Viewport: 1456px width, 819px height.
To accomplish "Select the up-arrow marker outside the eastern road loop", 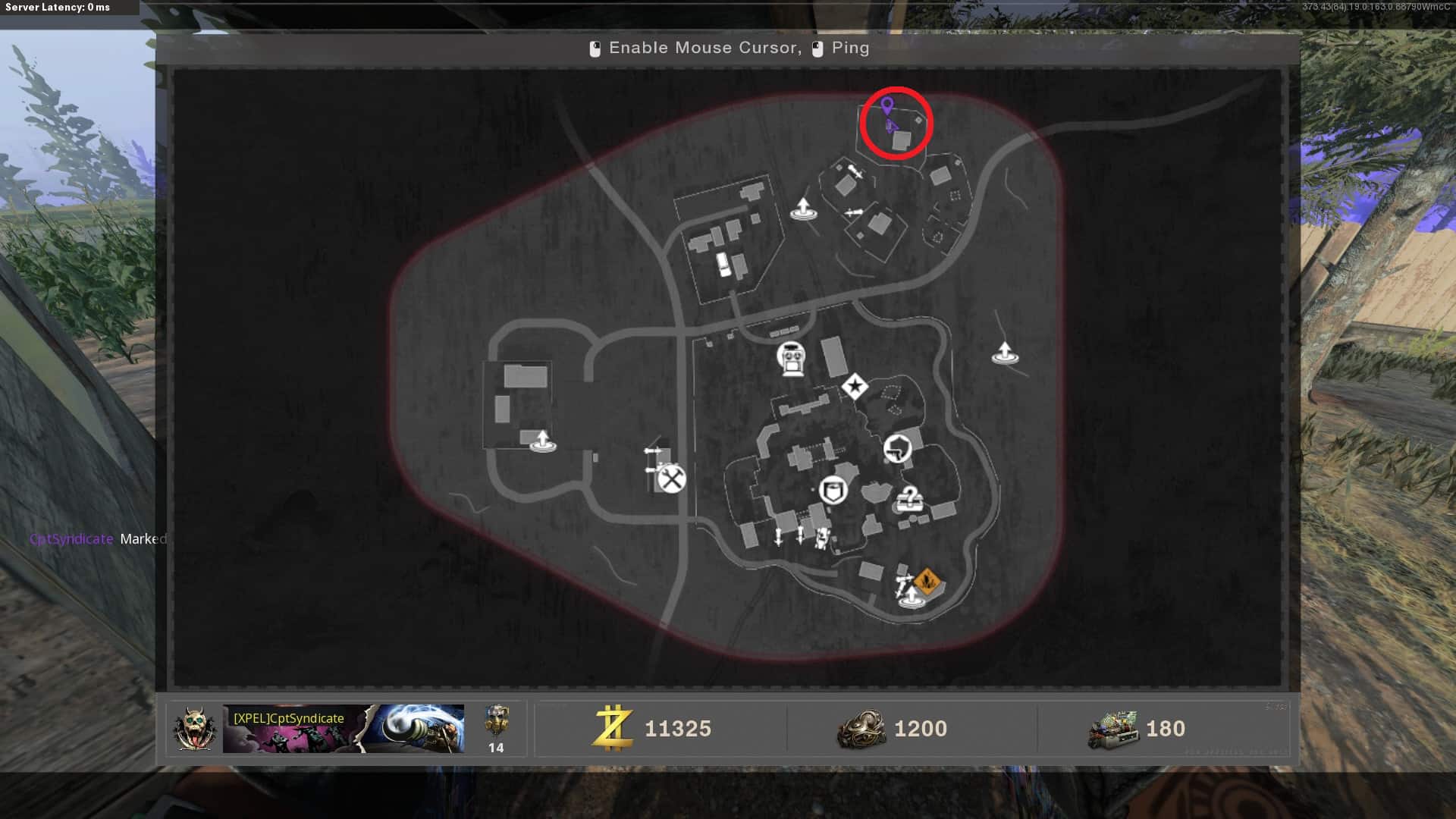I will click(1005, 353).
